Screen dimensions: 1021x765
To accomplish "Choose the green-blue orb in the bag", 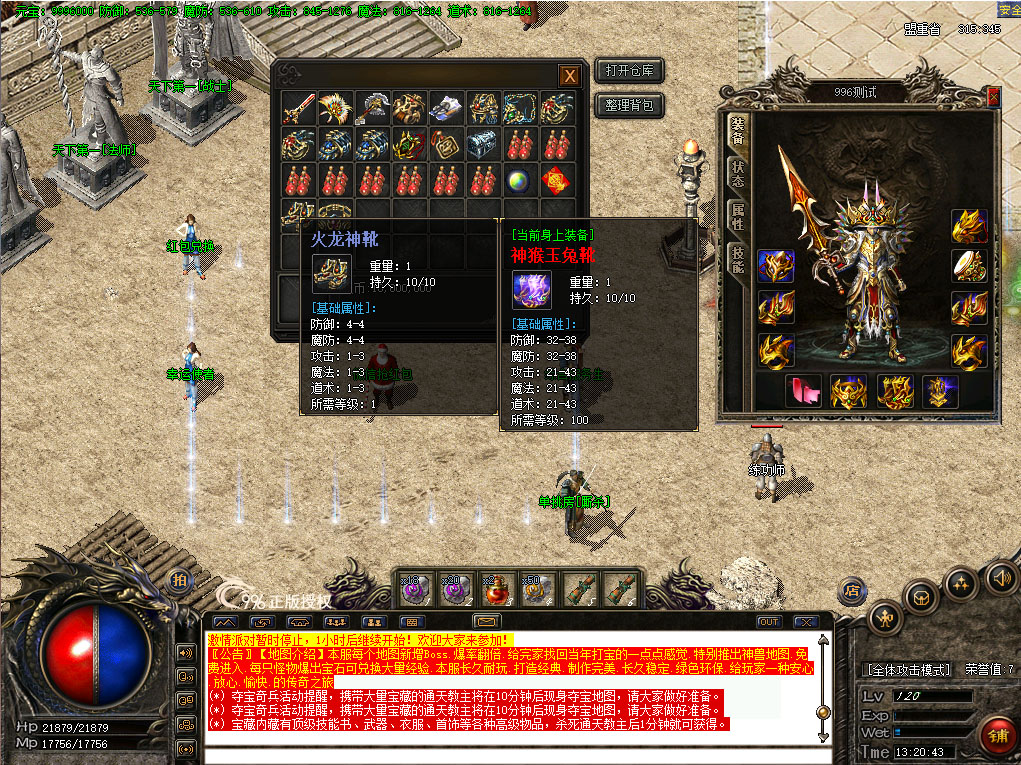I will [519, 181].
